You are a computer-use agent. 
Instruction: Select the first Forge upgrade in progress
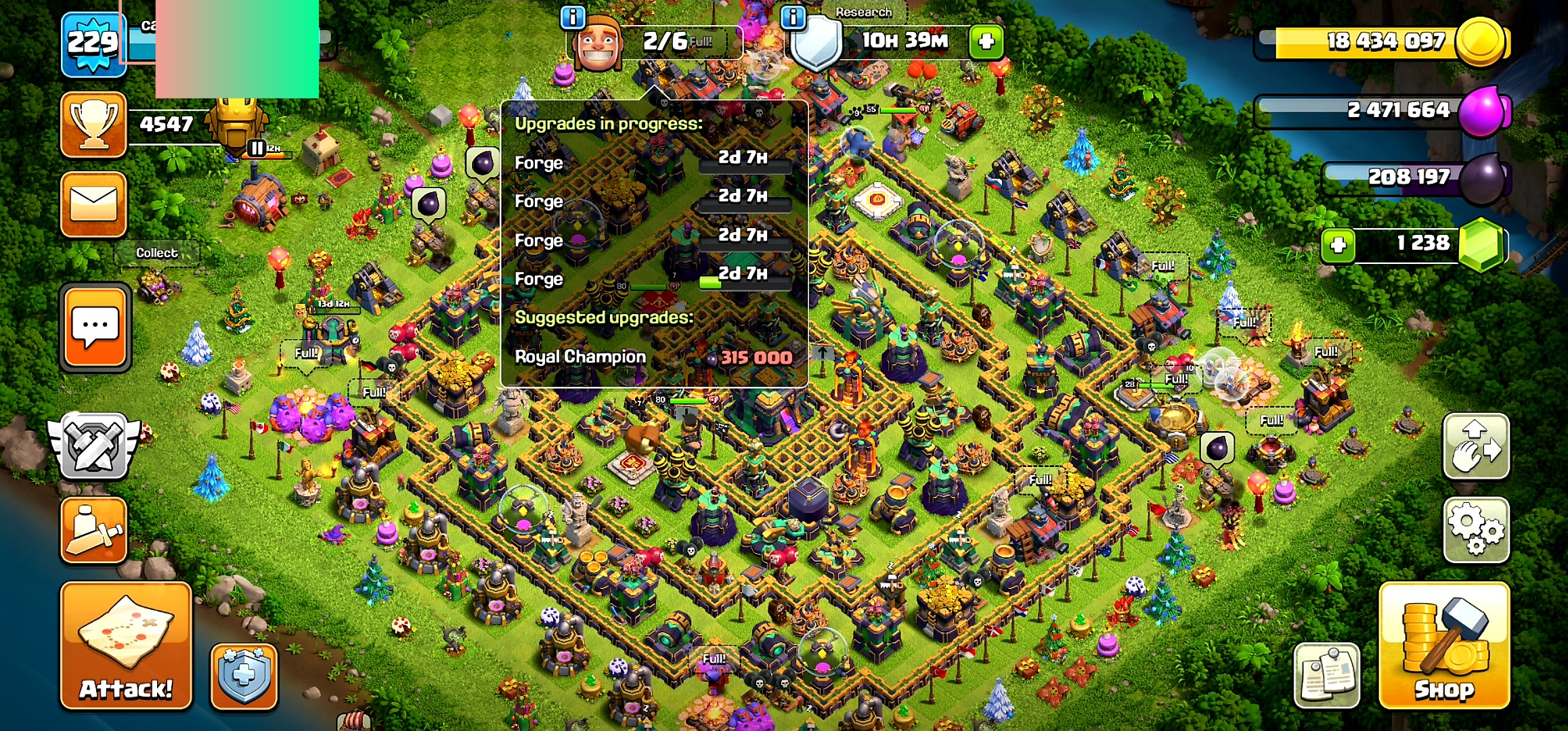pos(650,162)
